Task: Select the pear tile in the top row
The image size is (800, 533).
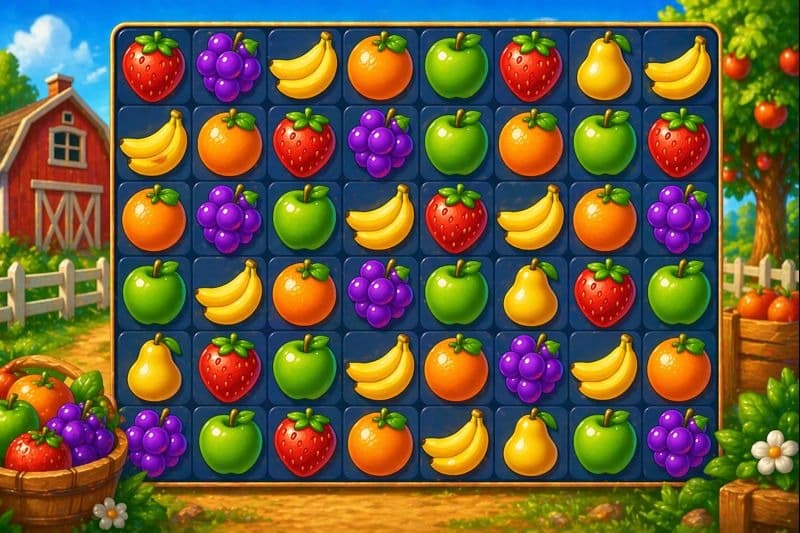Action: pyautogui.click(x=605, y=67)
